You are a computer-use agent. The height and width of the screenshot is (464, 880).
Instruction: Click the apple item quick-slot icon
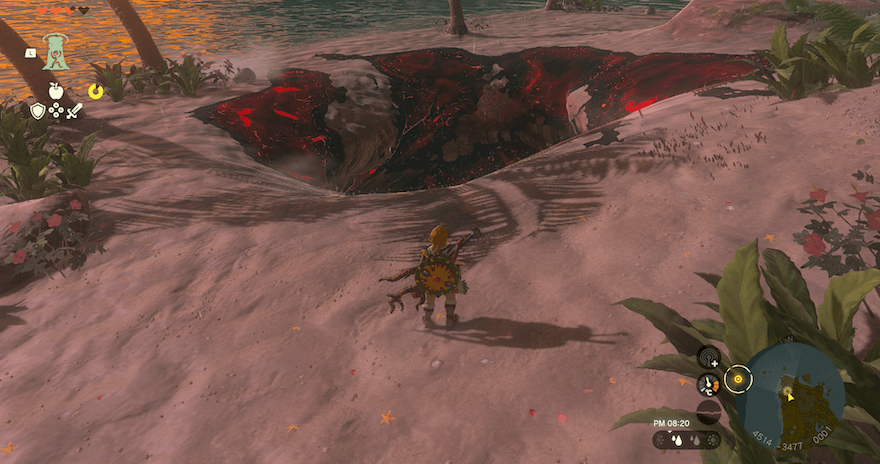click(x=56, y=91)
